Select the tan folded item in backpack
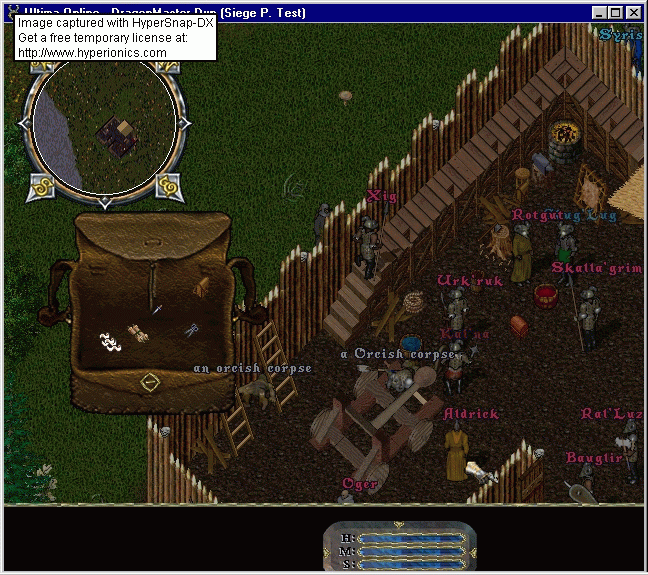 pos(200,287)
